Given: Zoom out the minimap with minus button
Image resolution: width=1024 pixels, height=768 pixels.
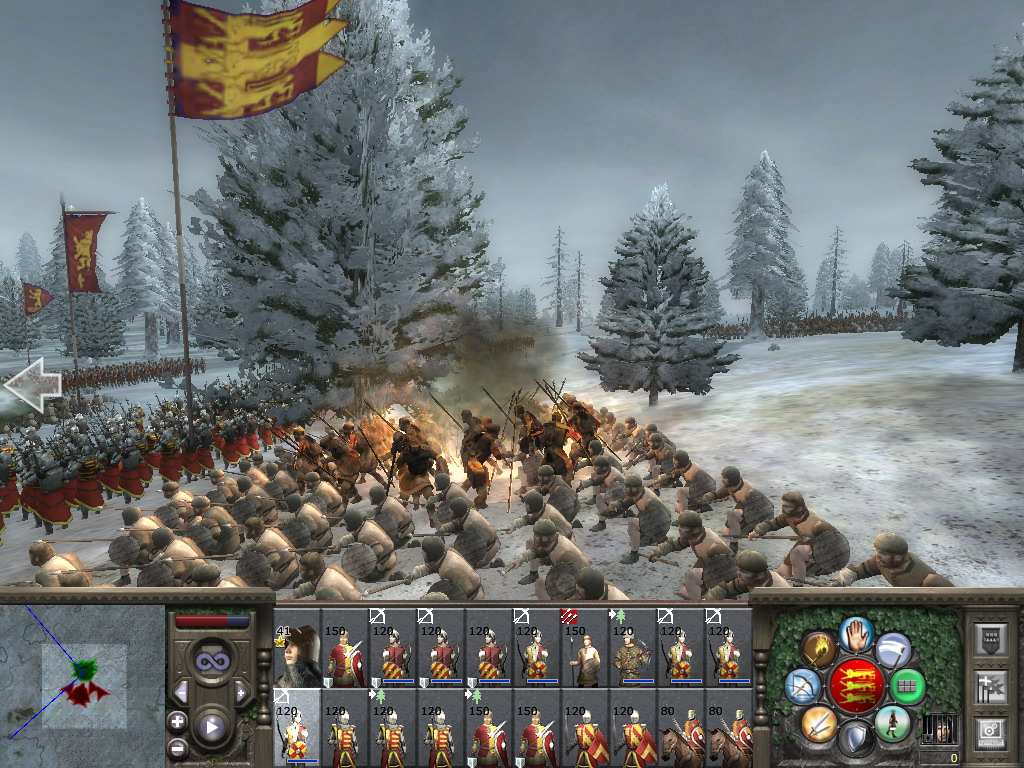Looking at the screenshot, I should point(178,747).
